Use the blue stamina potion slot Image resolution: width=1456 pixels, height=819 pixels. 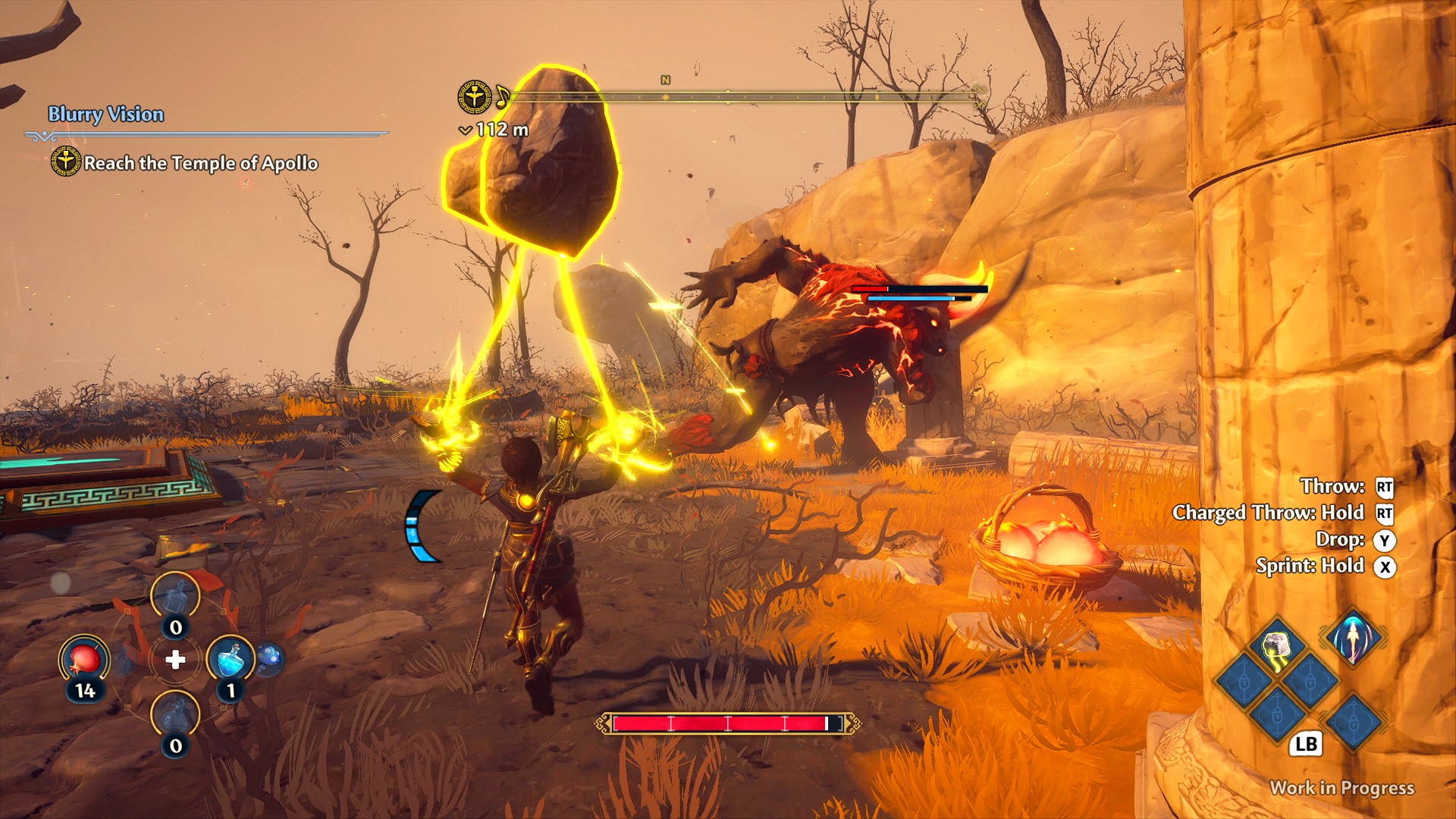[x=230, y=658]
